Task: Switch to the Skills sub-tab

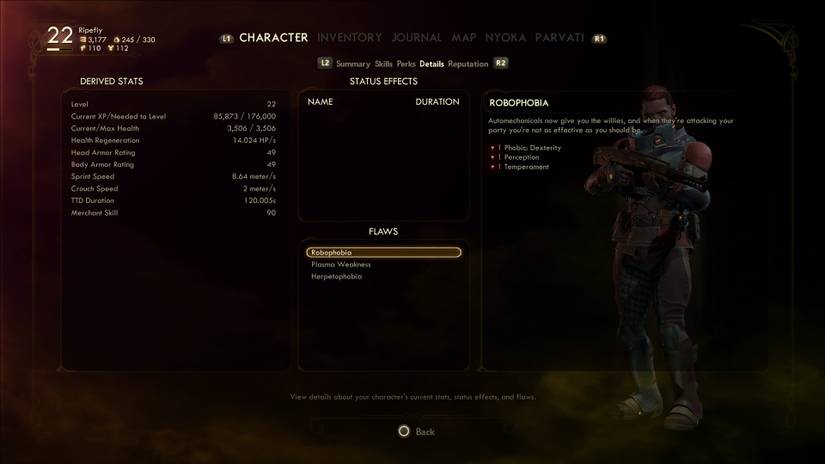Action: [383, 64]
